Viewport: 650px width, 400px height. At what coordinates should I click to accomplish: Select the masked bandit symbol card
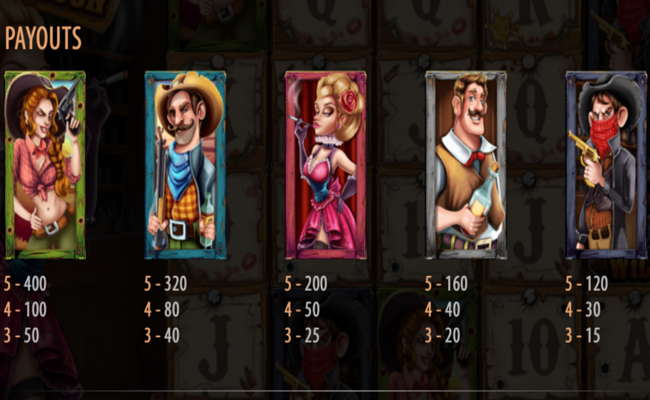pyautogui.click(x=605, y=165)
